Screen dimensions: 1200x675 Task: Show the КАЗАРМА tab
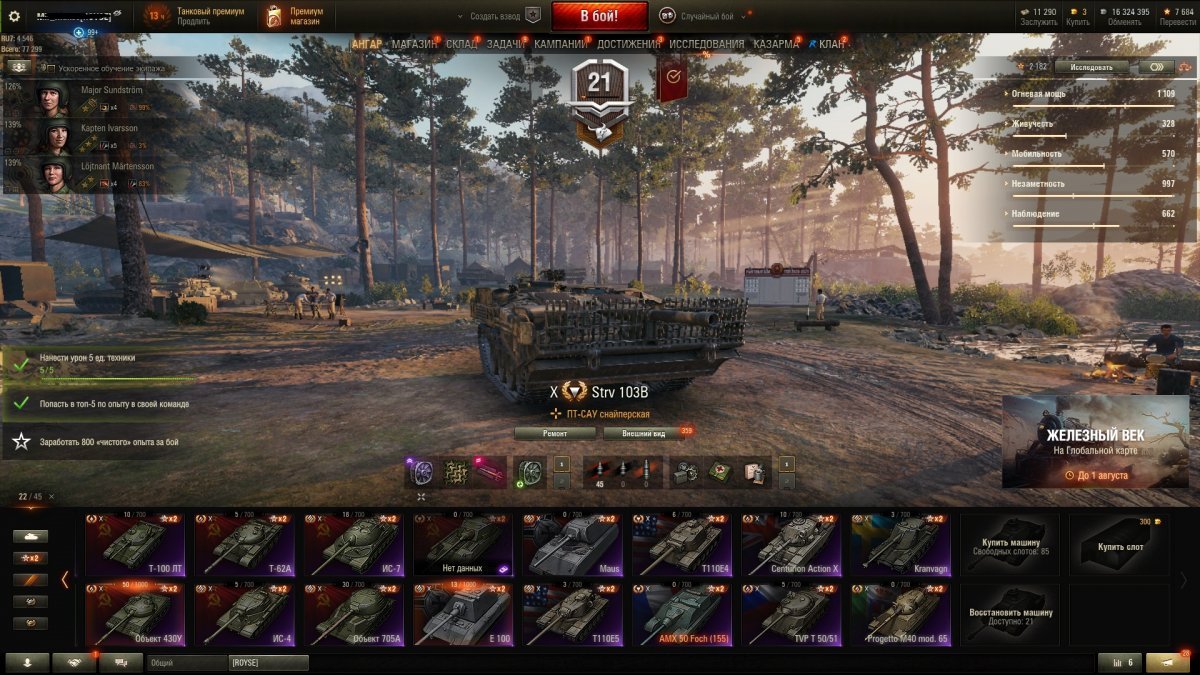pos(775,44)
